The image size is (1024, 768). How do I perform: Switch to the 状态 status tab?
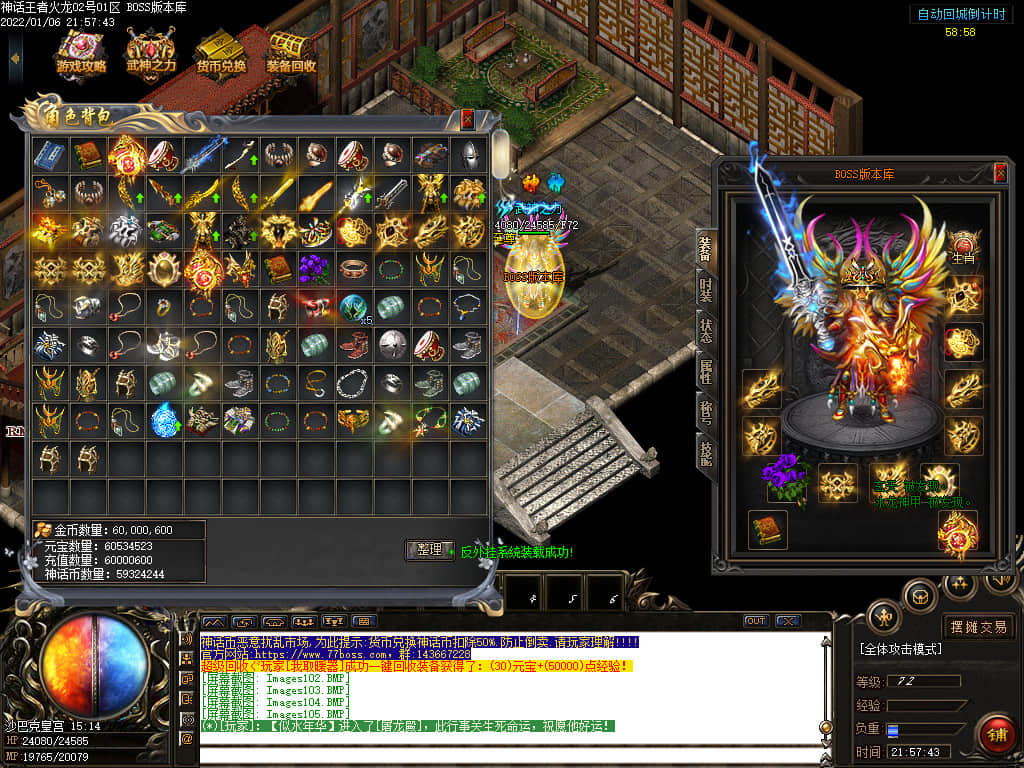point(705,331)
